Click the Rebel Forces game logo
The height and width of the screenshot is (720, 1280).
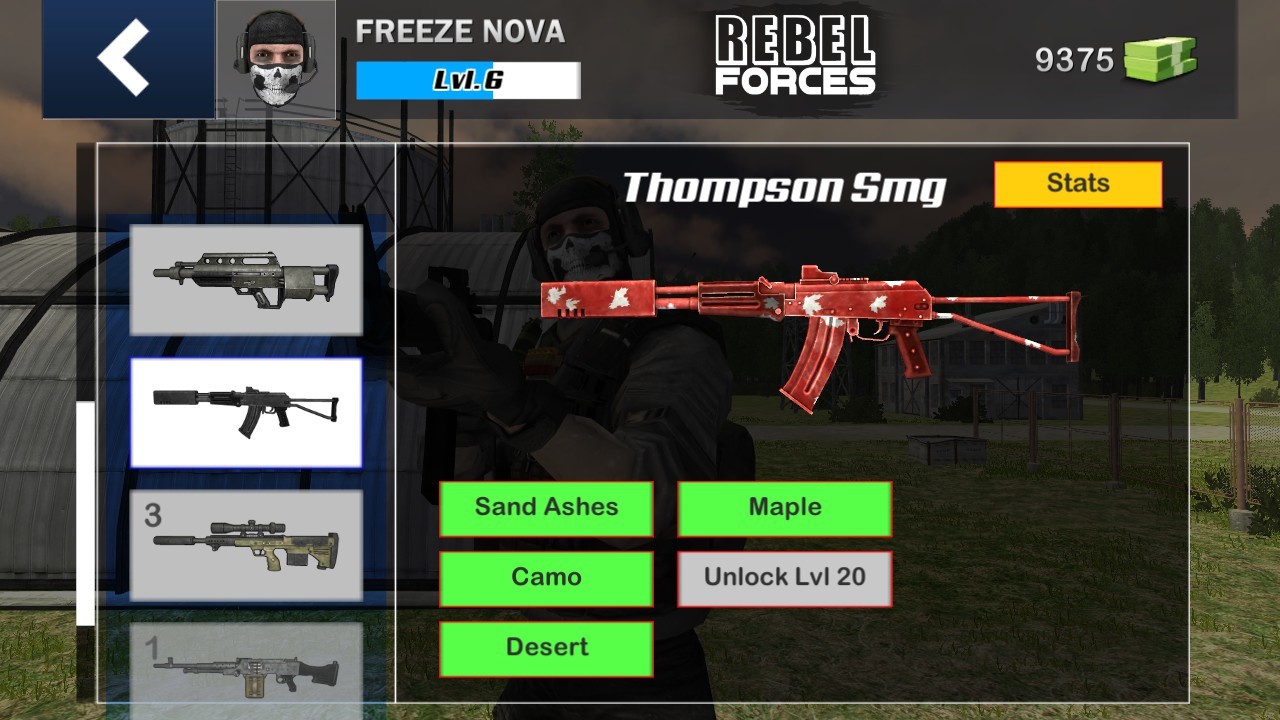[795, 55]
